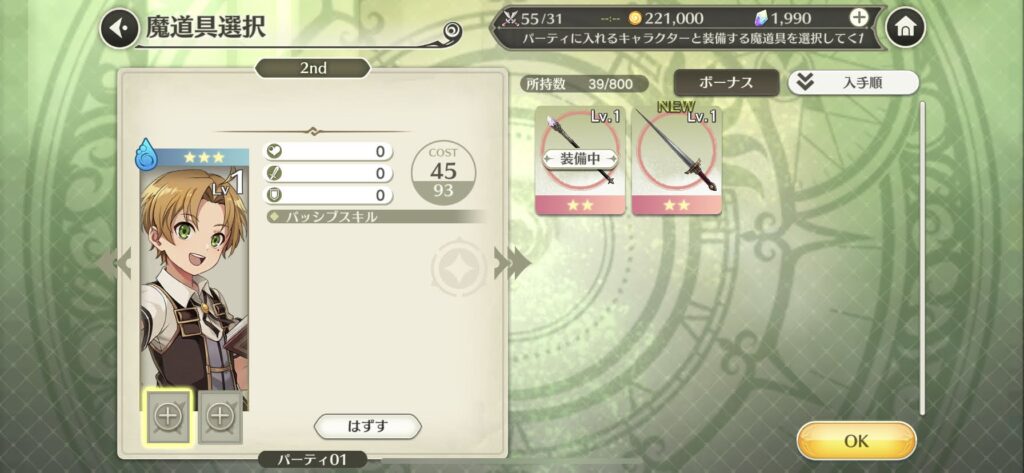Unequip the item using はずす button
Image resolution: width=1024 pixels, height=473 pixels.
coord(367,426)
